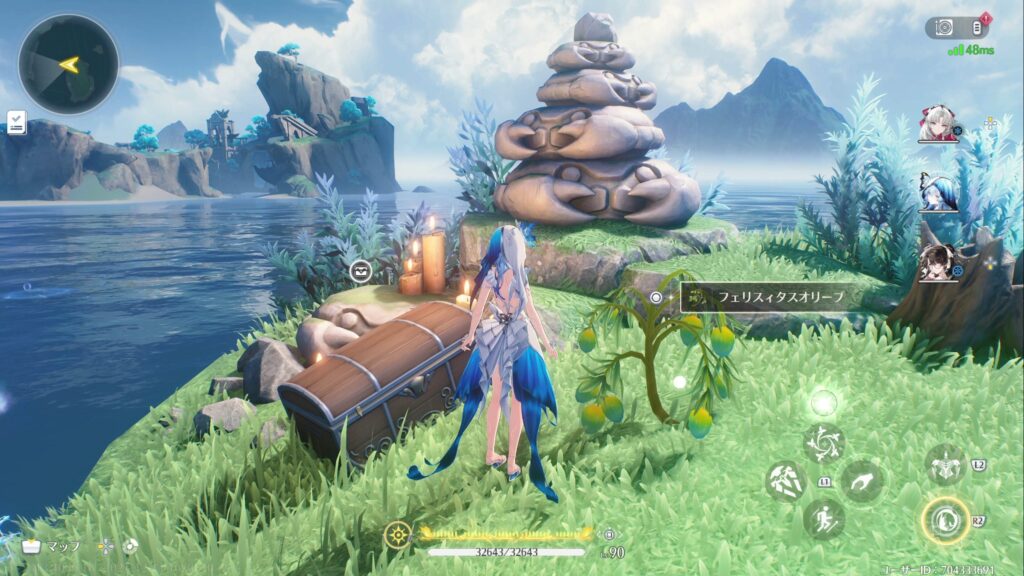
Task: Use the beast skull echo skill
Action: 944,465
